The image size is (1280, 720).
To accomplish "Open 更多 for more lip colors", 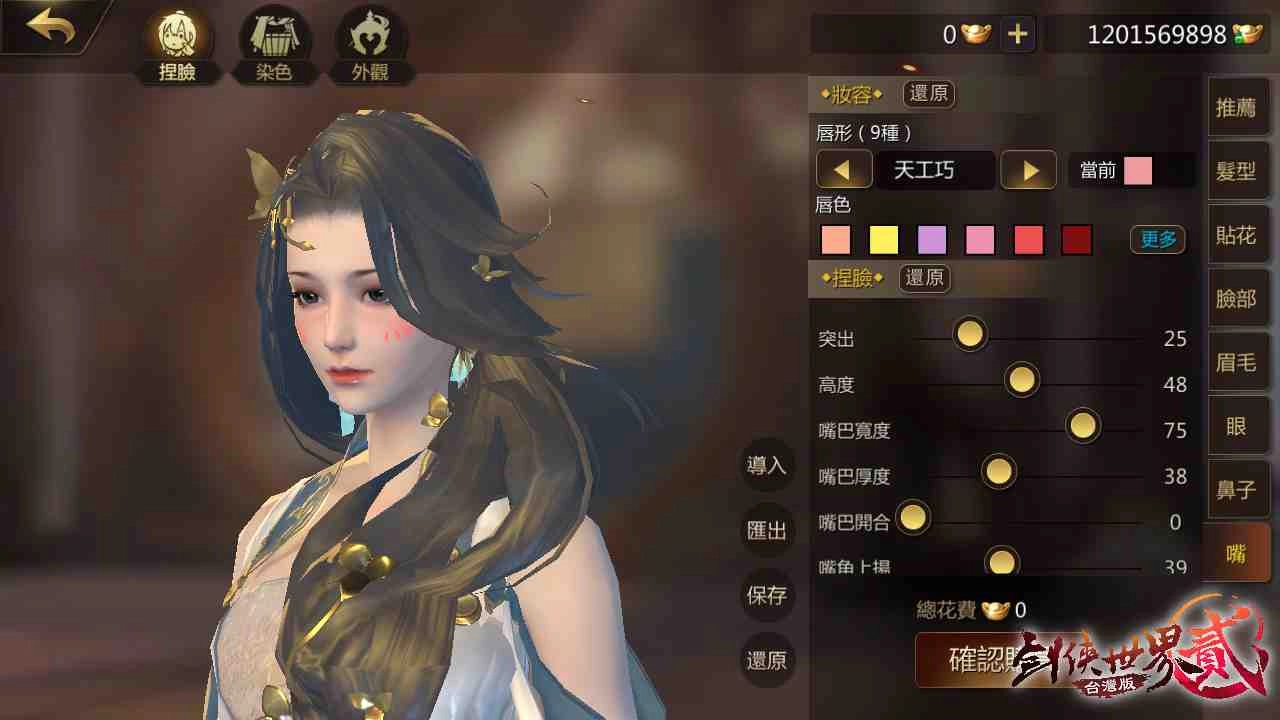I will point(1157,240).
